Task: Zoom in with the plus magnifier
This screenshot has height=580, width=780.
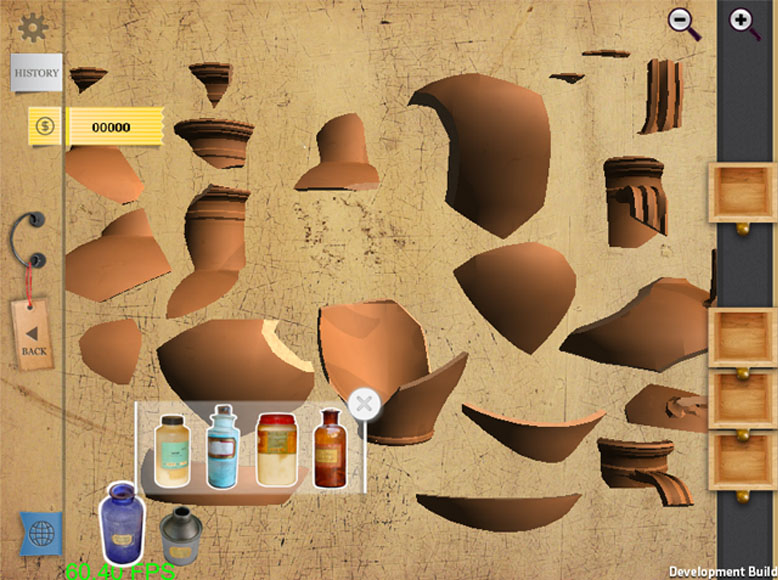Action: 744,22
